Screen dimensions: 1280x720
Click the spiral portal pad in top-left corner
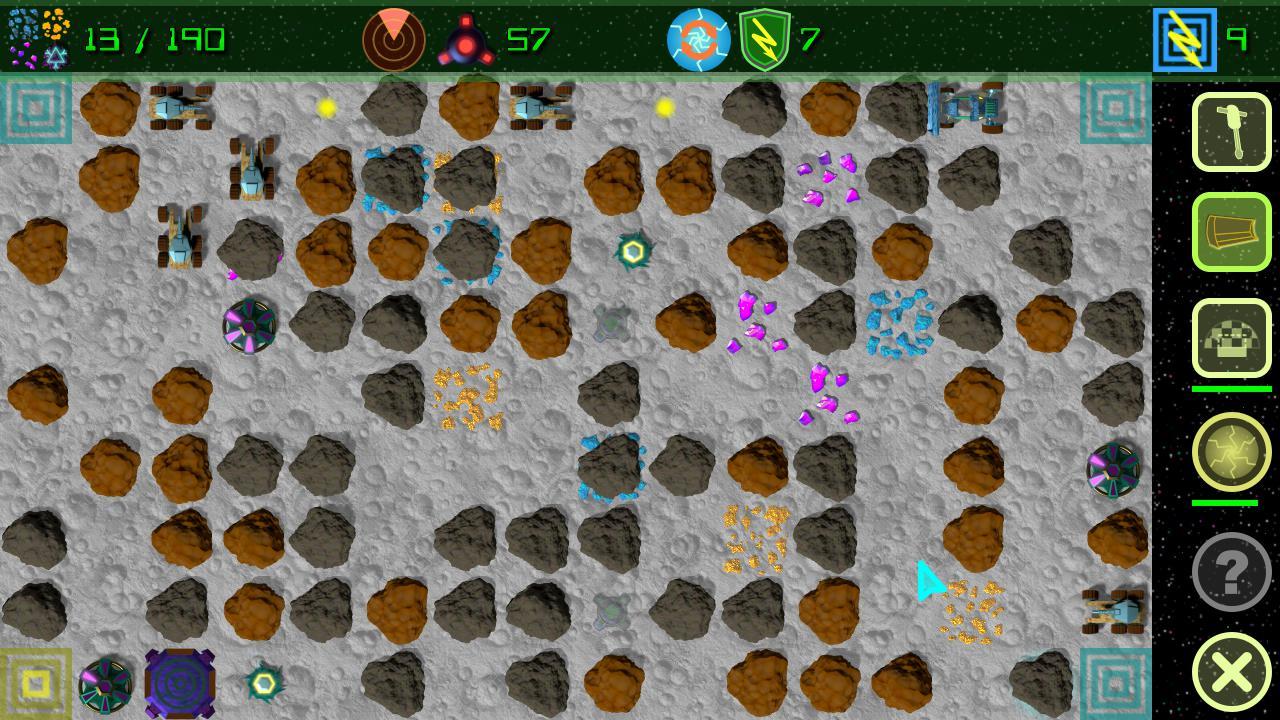click(36, 110)
